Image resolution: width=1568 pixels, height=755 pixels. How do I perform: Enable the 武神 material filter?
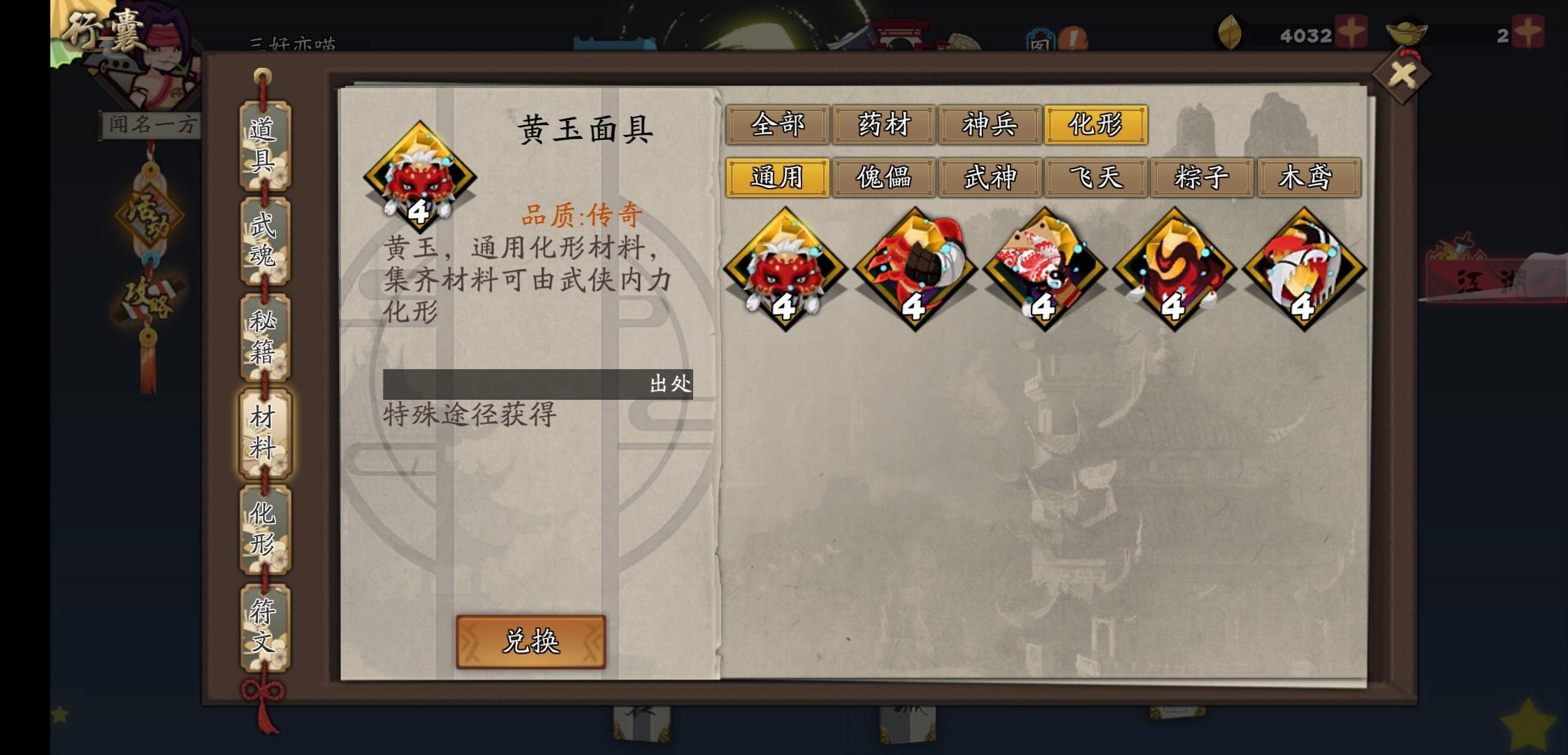[x=989, y=178]
